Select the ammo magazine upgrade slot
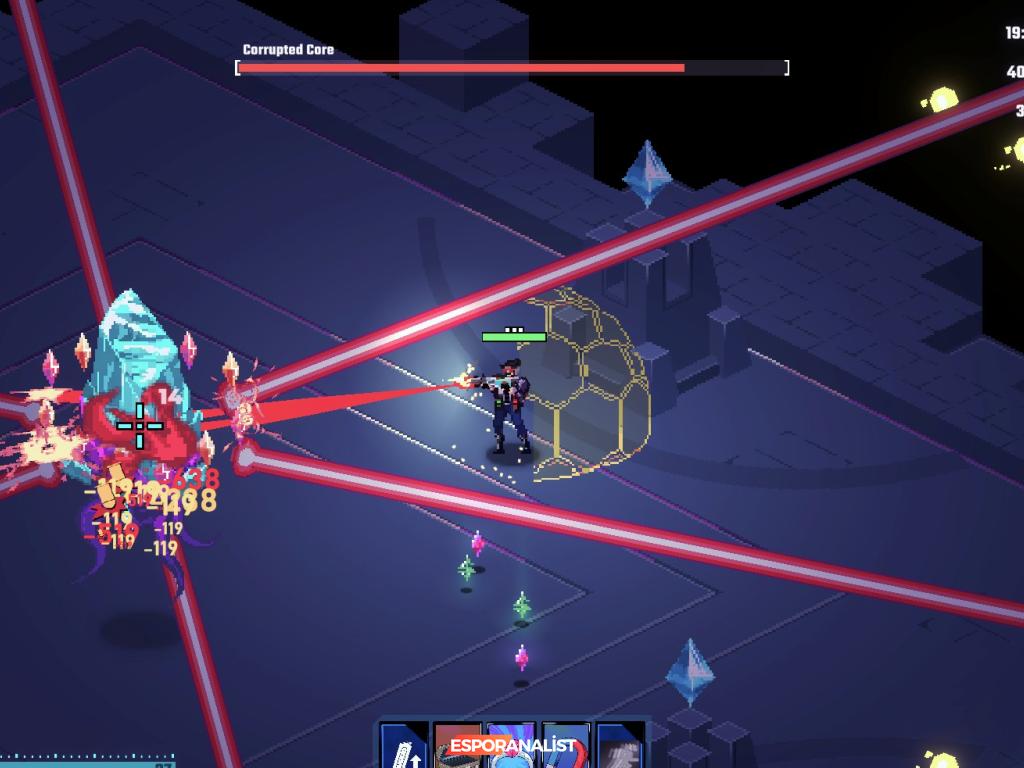The height and width of the screenshot is (768, 1024). [x=404, y=748]
